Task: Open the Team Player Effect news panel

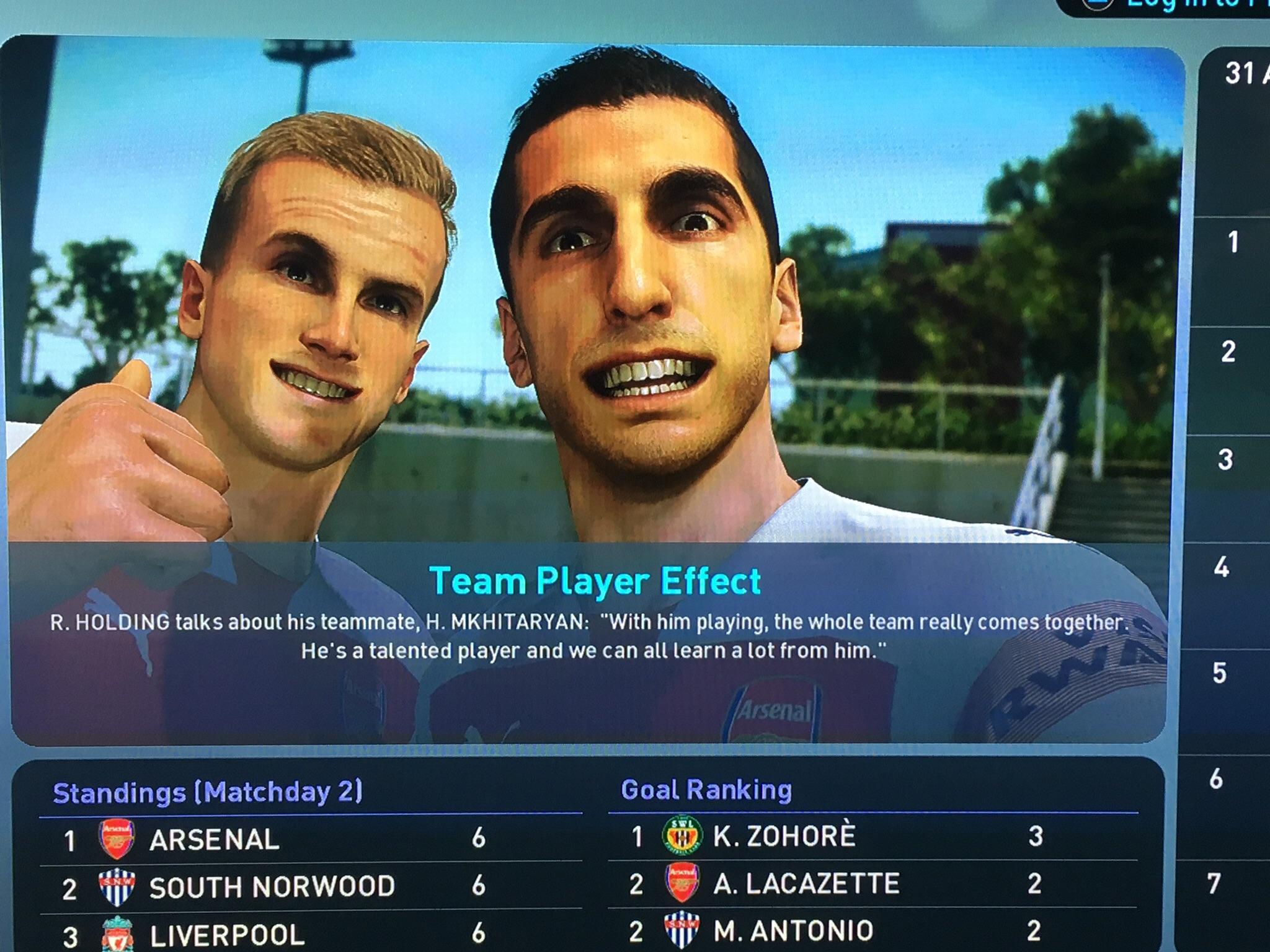Action: [594, 581]
